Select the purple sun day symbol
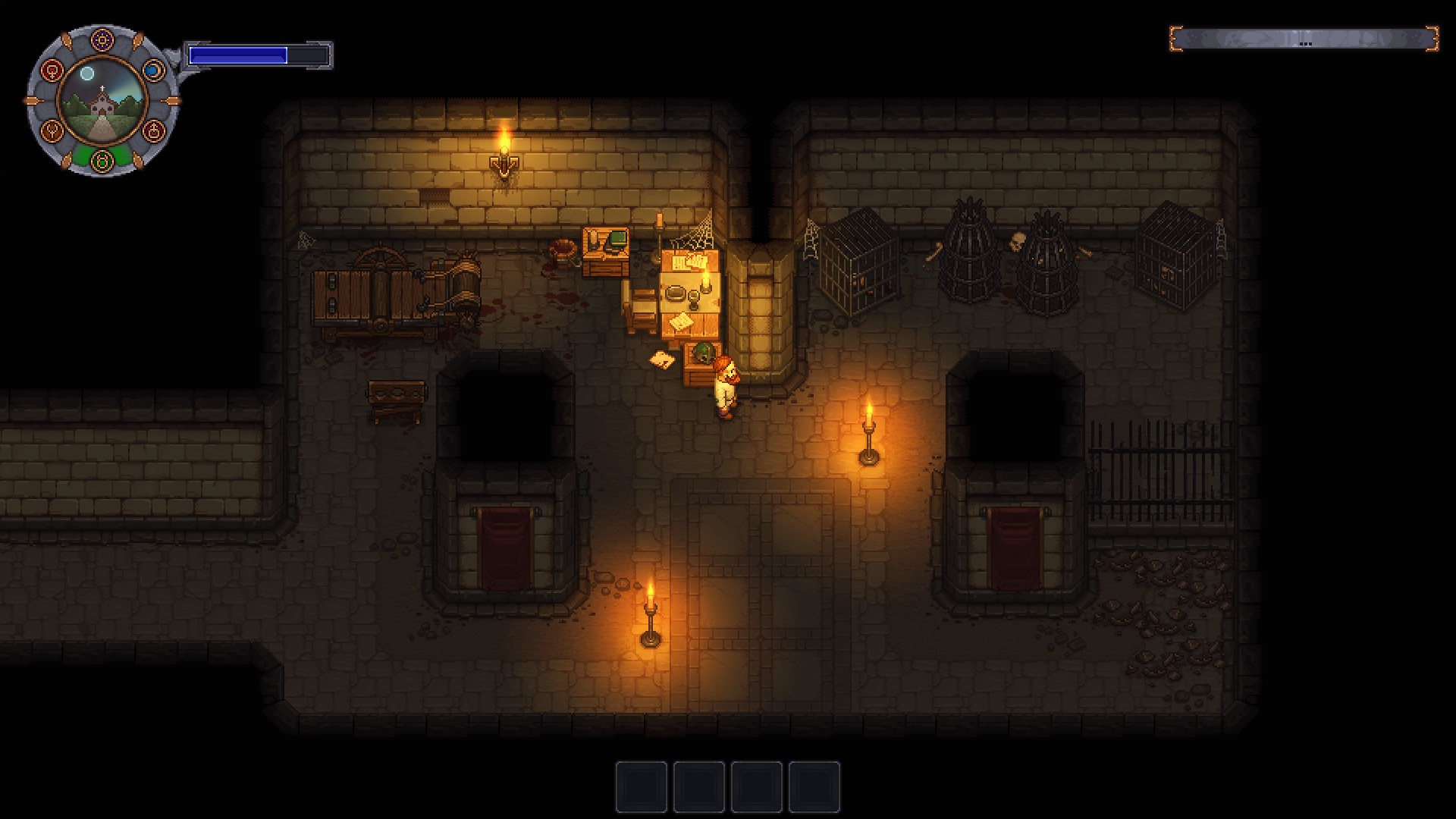Image resolution: width=1456 pixels, height=819 pixels. click(x=102, y=39)
